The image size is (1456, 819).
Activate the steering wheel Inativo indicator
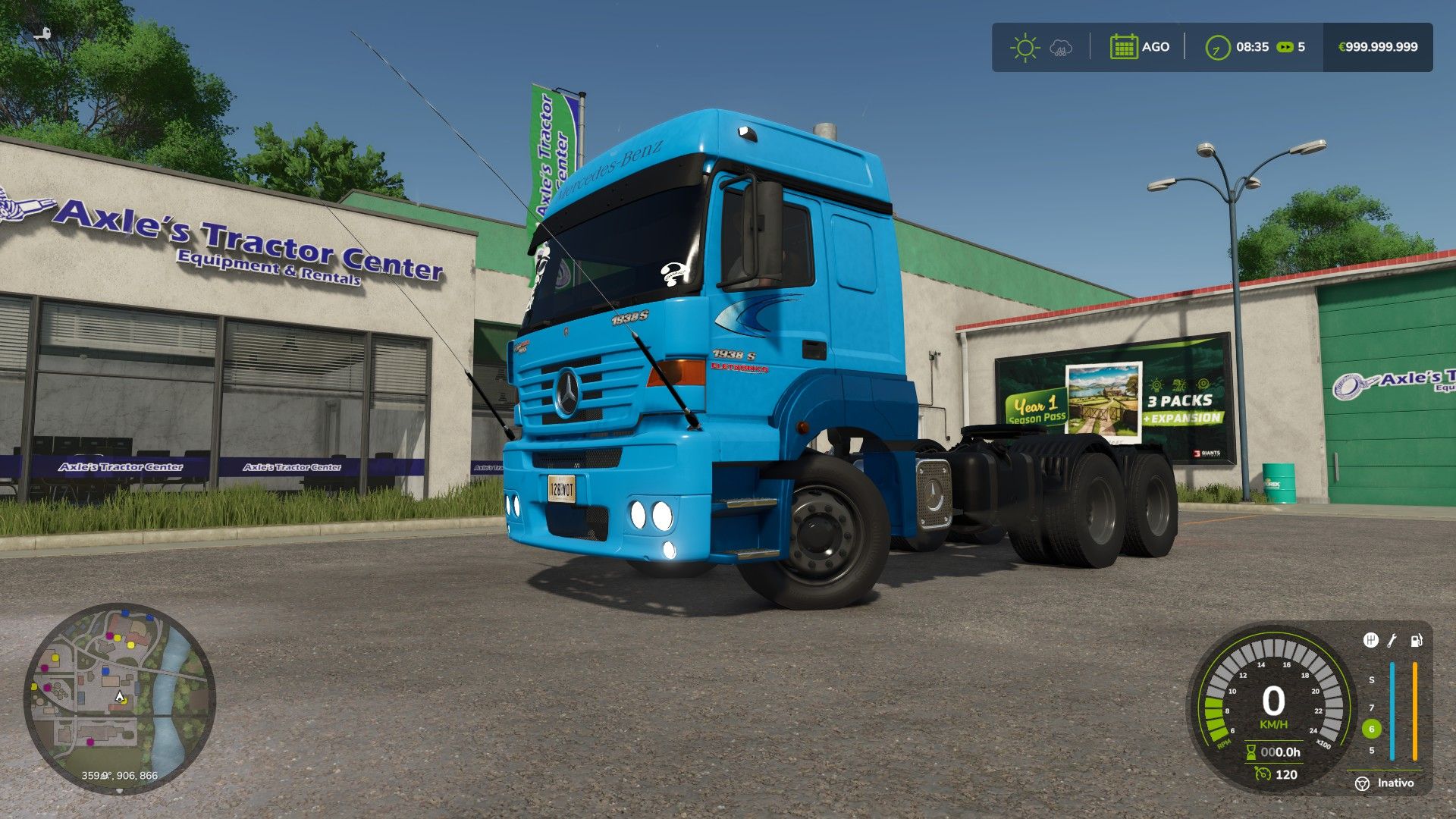pos(1363,783)
